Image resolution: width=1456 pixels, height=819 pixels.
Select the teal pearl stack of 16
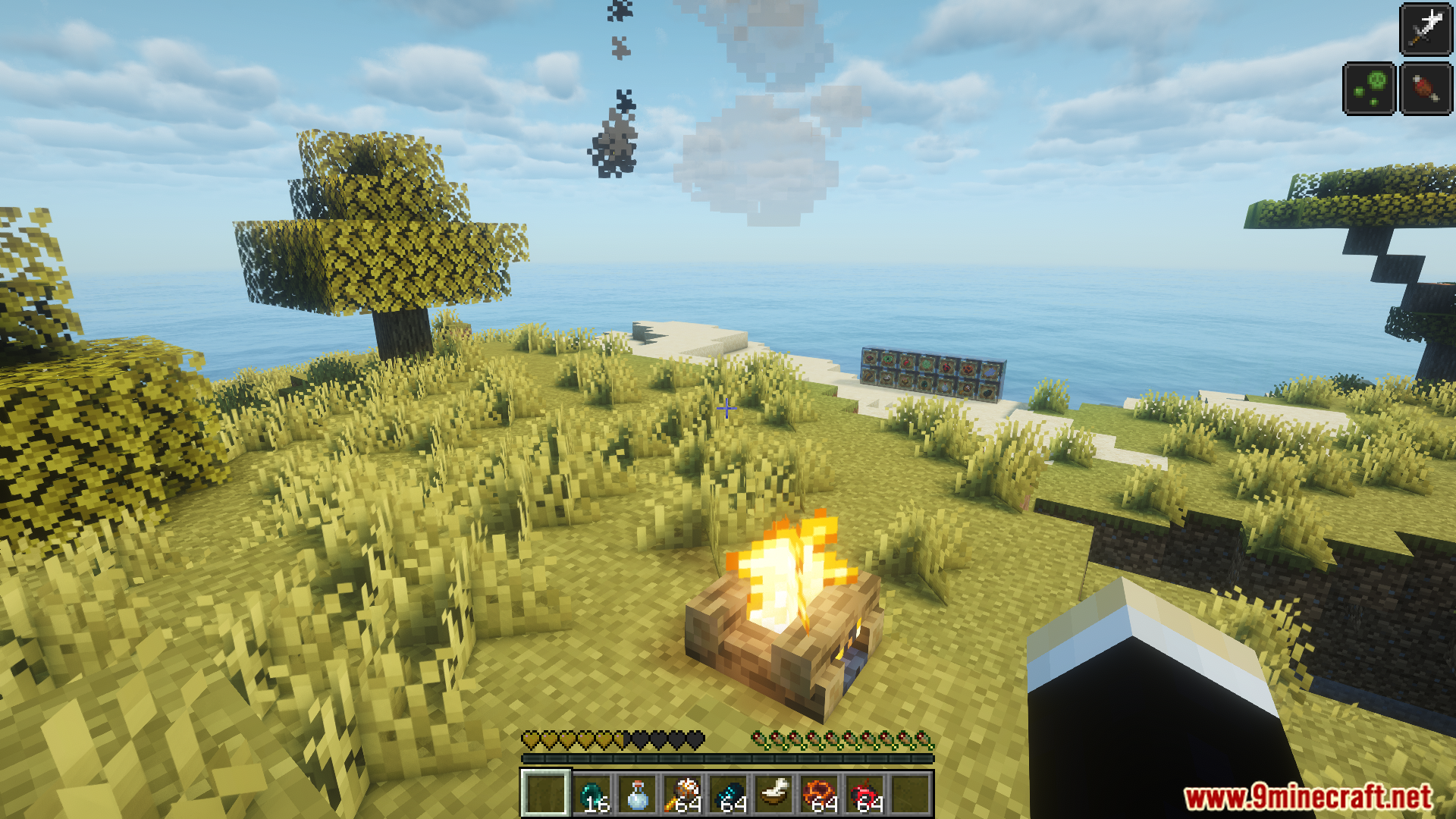click(x=592, y=794)
